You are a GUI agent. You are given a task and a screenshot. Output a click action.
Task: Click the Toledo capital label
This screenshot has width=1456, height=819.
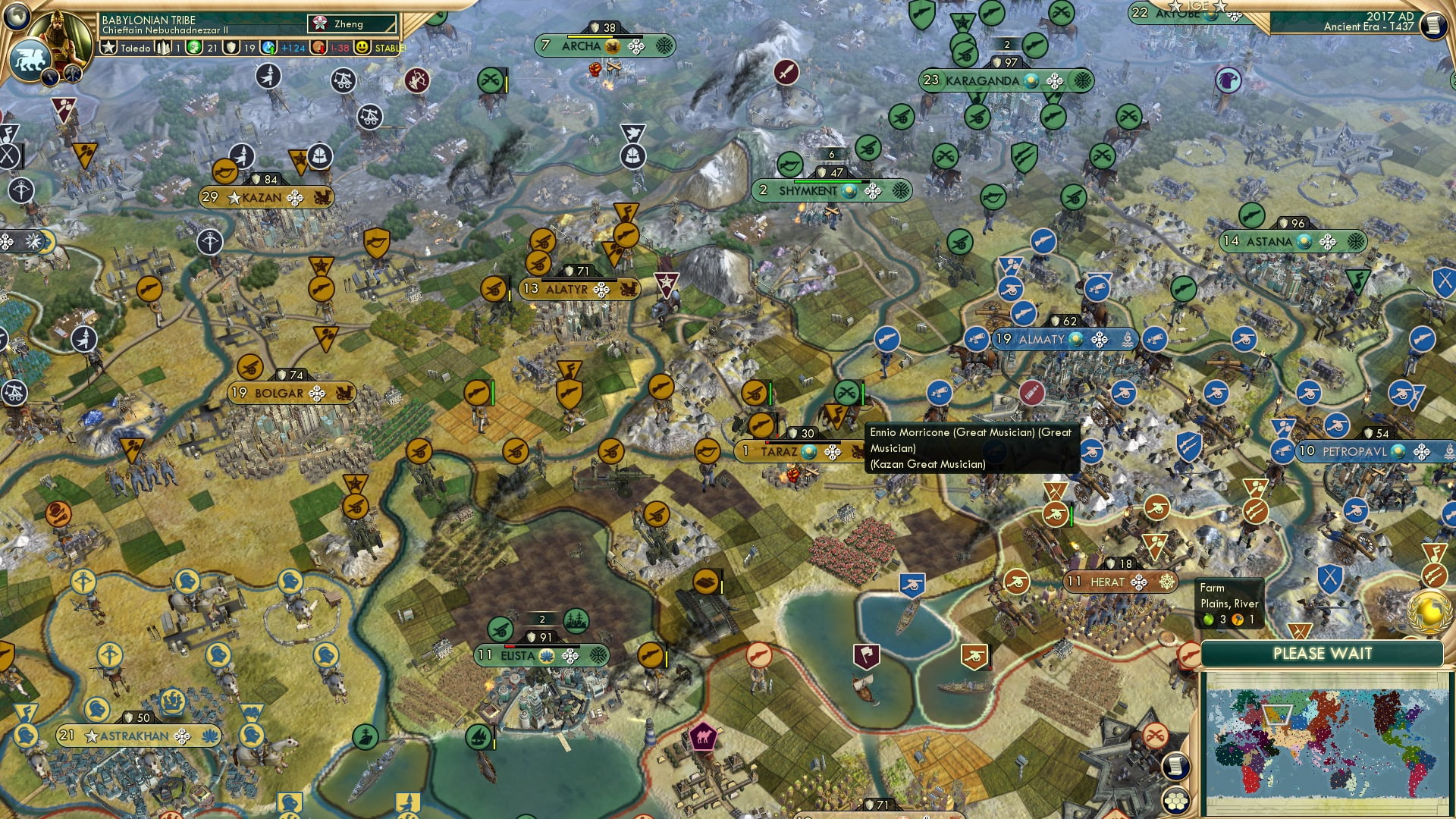pos(135,48)
